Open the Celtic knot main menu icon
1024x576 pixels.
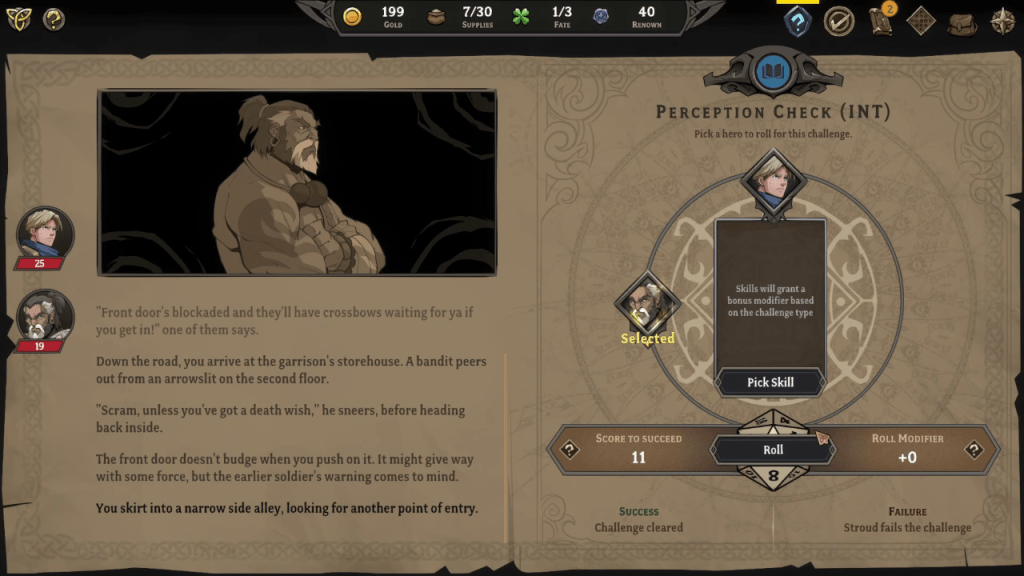(19, 18)
